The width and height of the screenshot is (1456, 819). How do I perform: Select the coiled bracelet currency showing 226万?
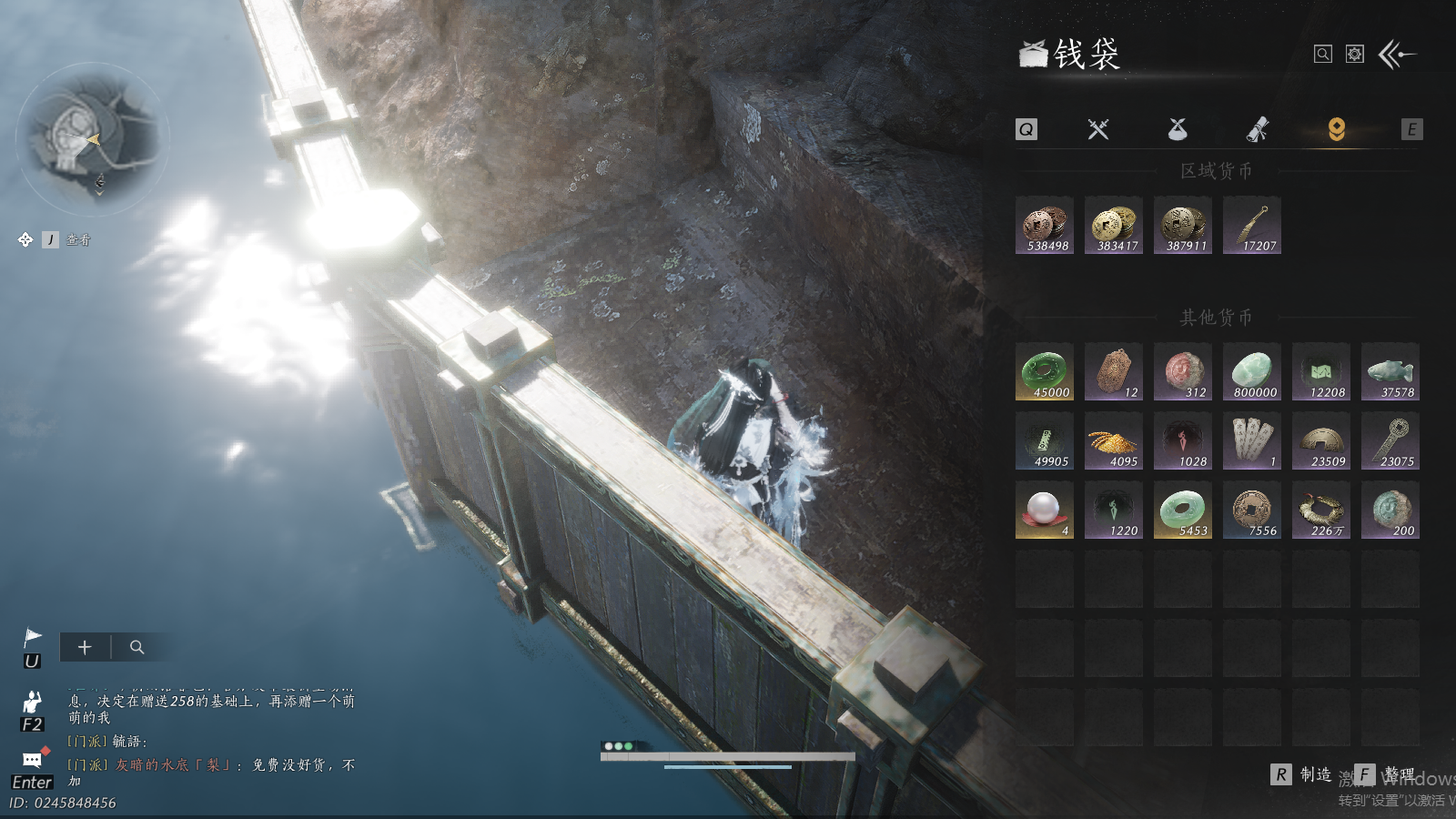[x=1321, y=510]
